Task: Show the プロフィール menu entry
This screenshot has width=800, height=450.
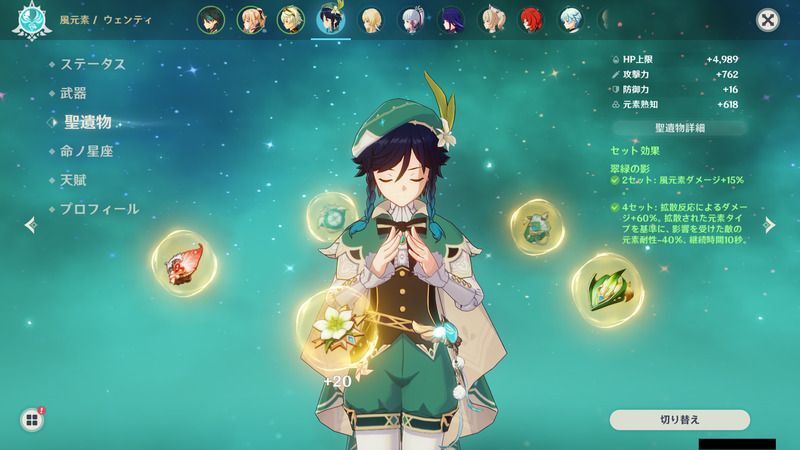Action: [x=98, y=209]
